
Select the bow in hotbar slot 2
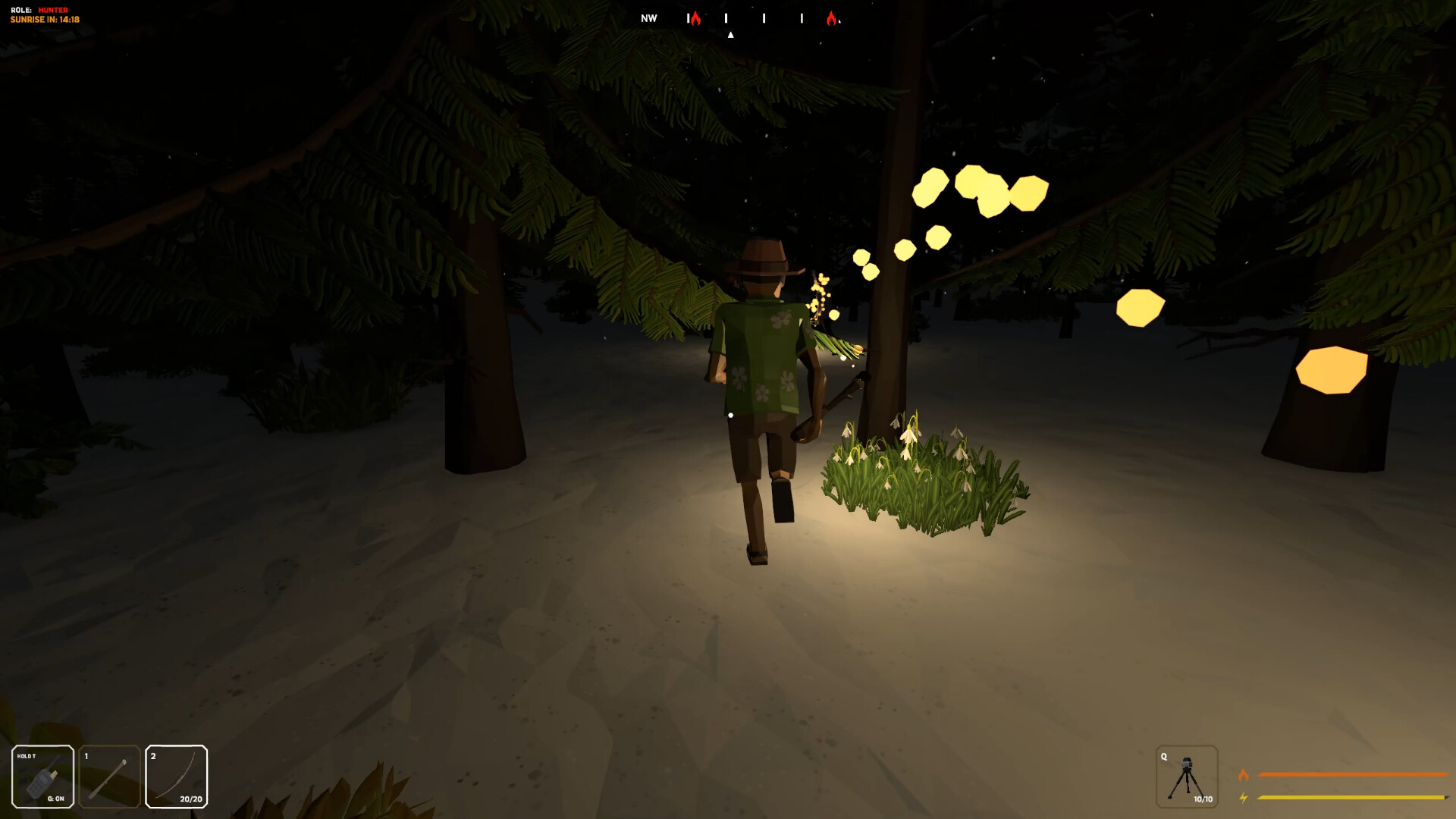(x=176, y=777)
